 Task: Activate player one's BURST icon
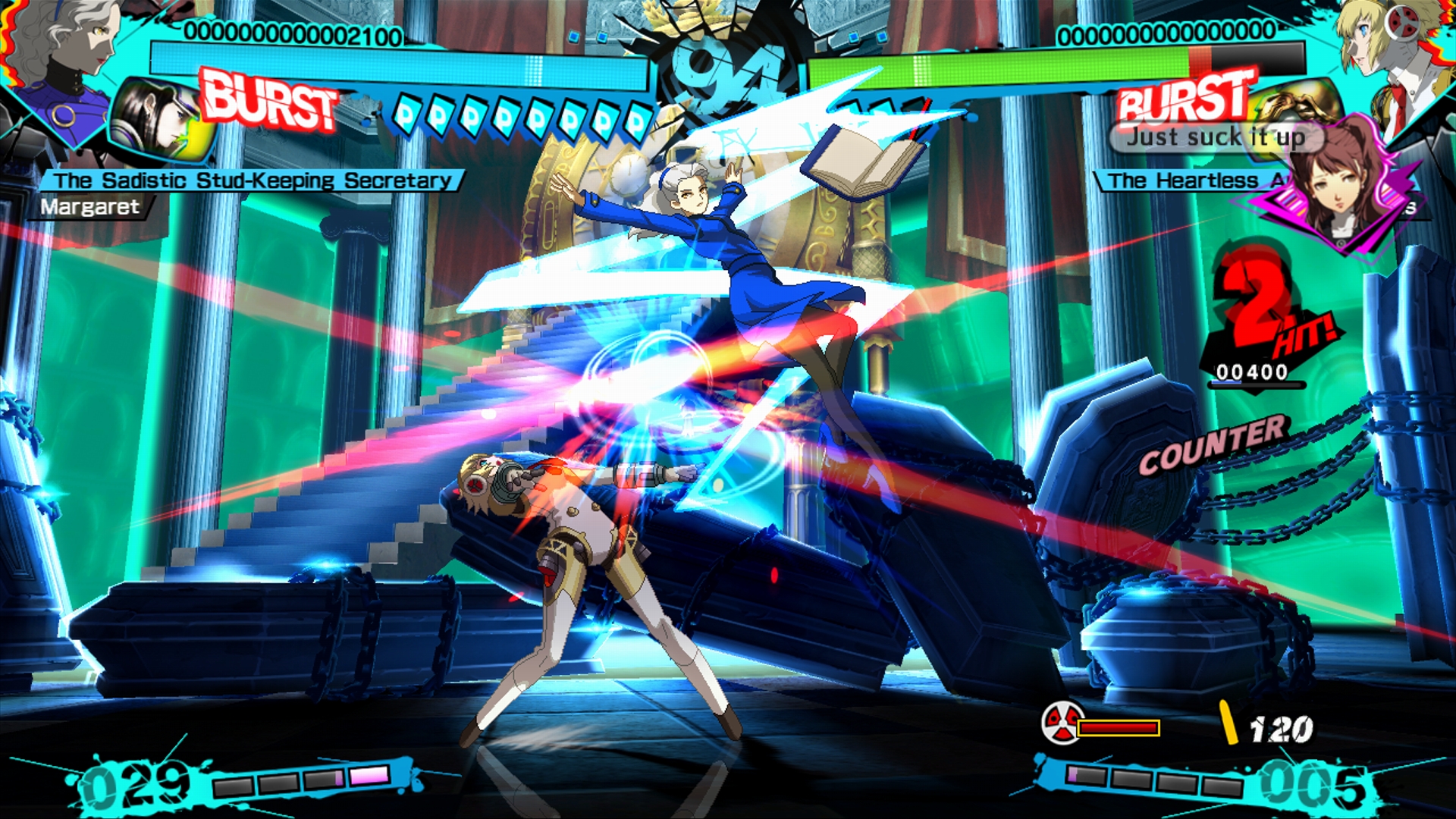point(269,100)
